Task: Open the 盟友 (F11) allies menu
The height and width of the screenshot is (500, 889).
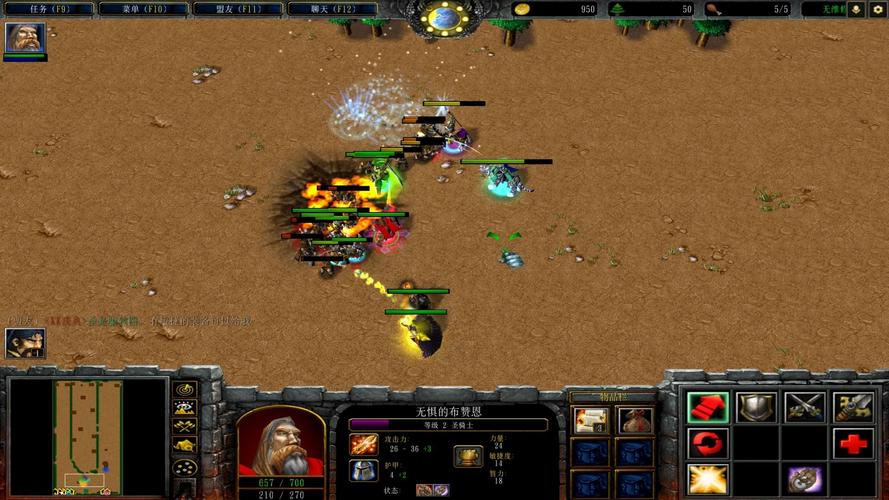Action: pos(238,9)
